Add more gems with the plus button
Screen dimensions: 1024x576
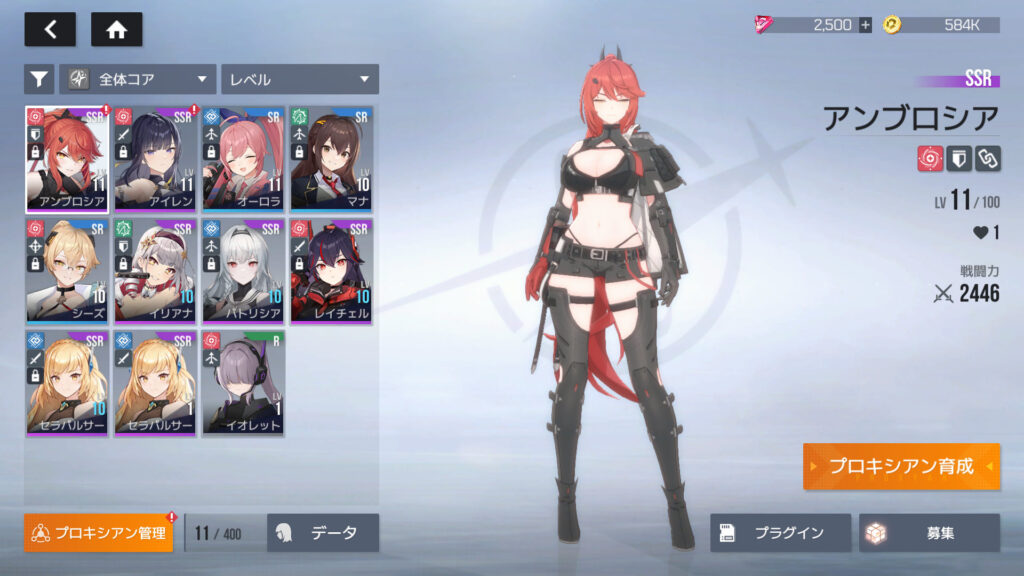[x=865, y=25]
